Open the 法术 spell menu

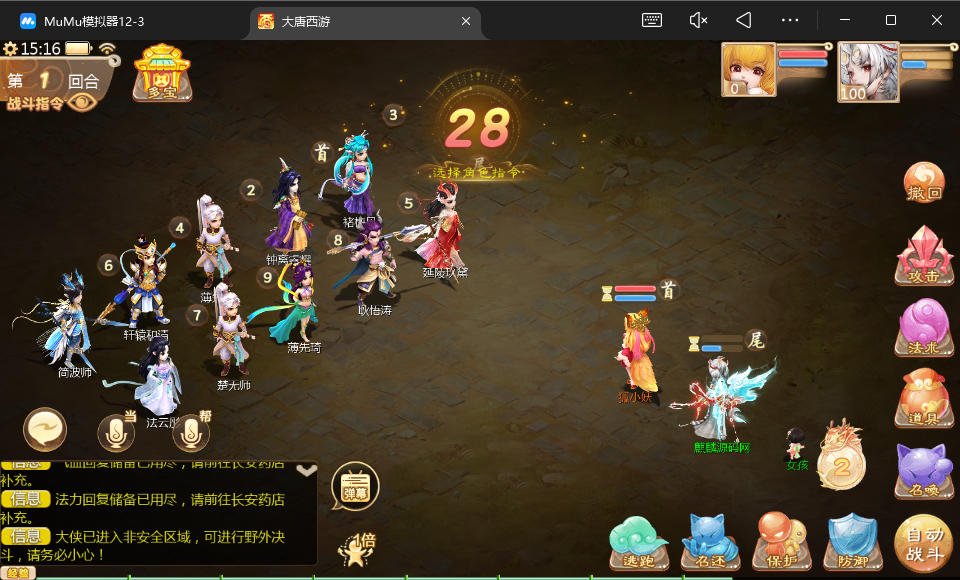click(923, 327)
